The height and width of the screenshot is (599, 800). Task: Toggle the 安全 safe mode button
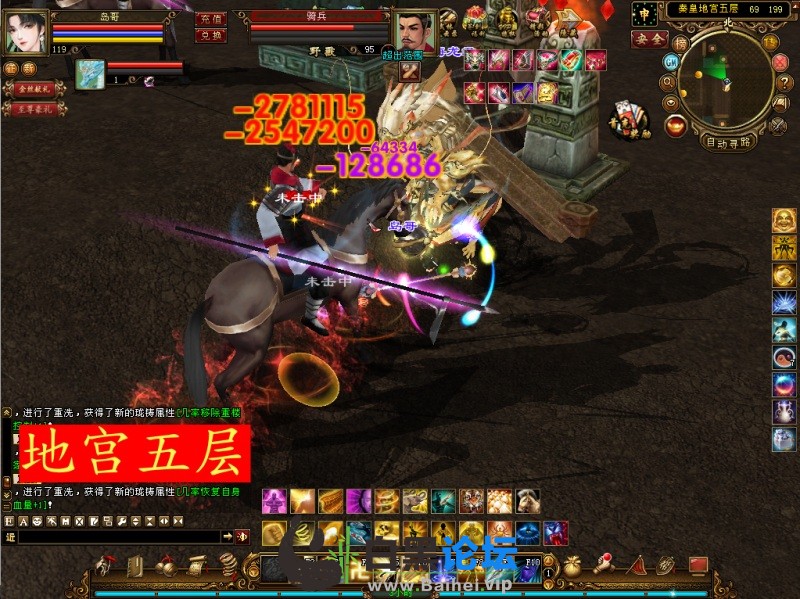[x=649, y=39]
